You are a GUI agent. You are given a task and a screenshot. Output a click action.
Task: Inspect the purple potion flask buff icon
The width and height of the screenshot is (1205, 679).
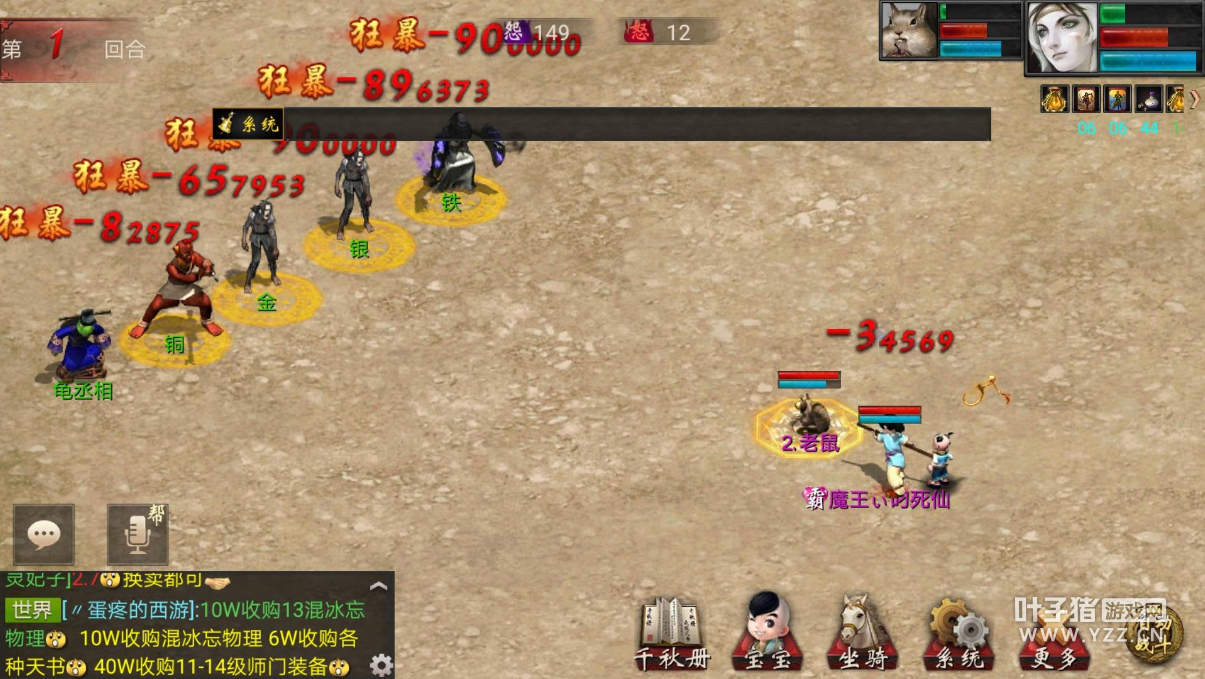tap(1148, 99)
